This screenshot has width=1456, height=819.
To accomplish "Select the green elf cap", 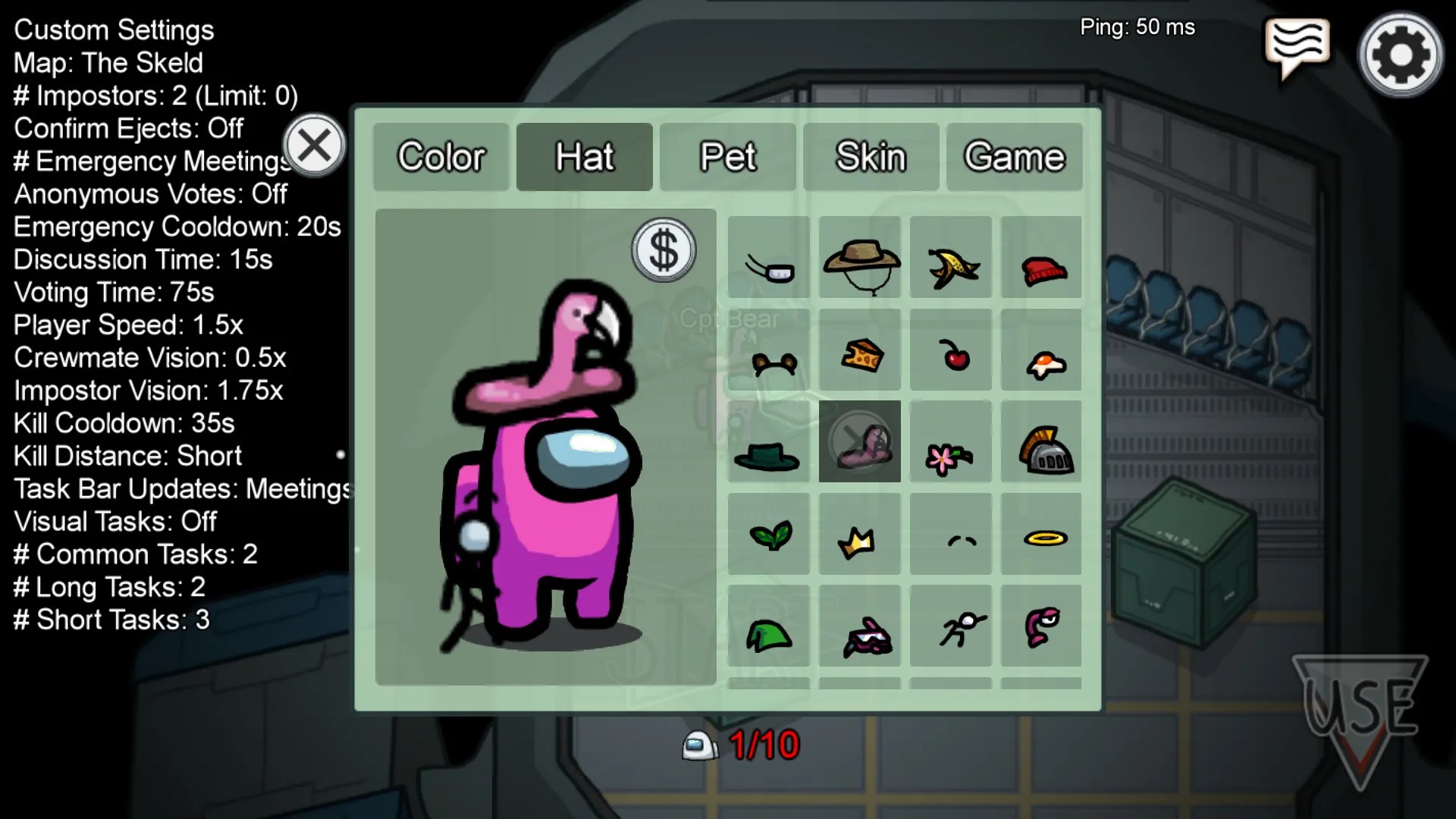I will point(768,633).
